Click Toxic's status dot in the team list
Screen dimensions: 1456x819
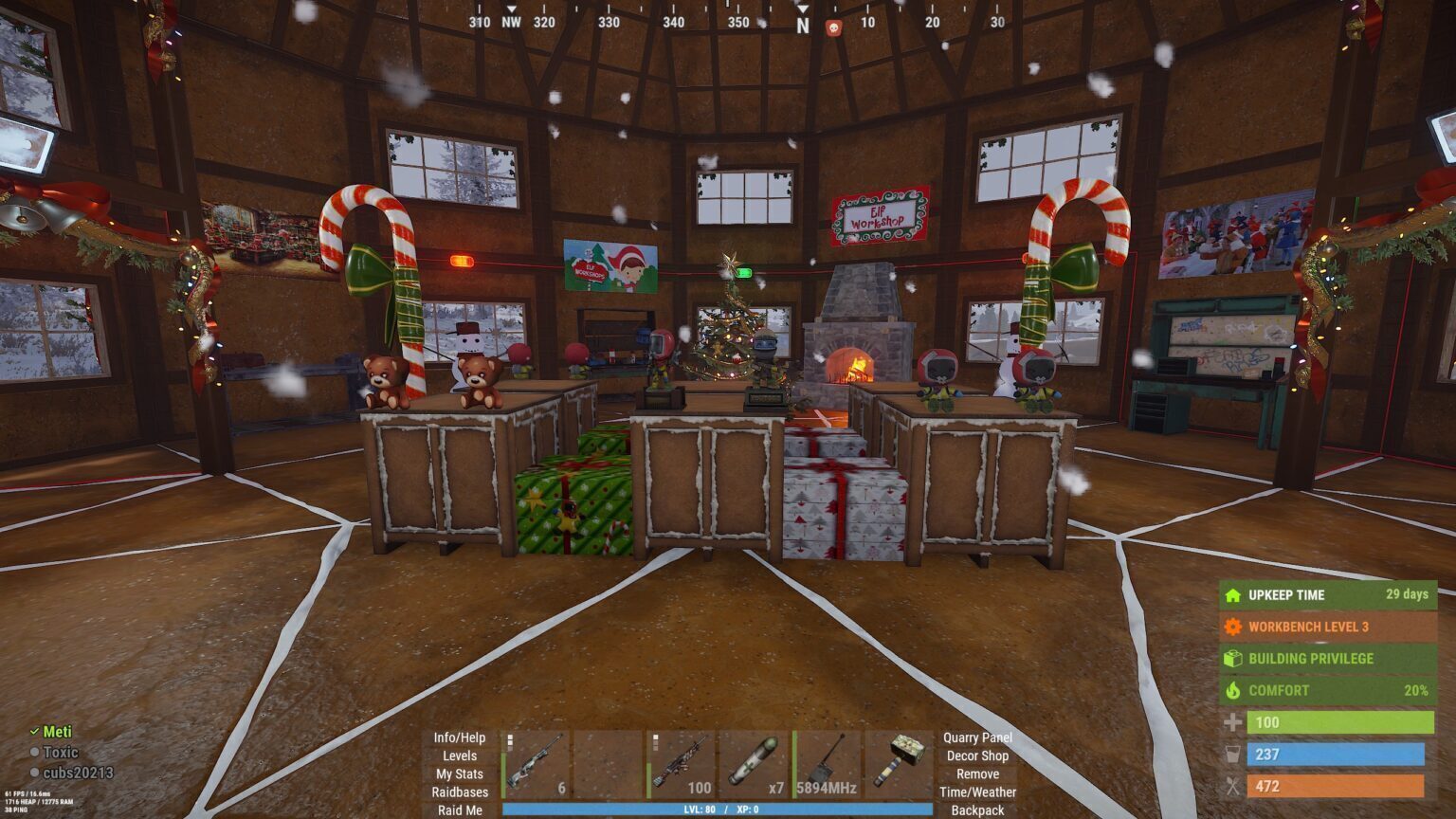36,751
